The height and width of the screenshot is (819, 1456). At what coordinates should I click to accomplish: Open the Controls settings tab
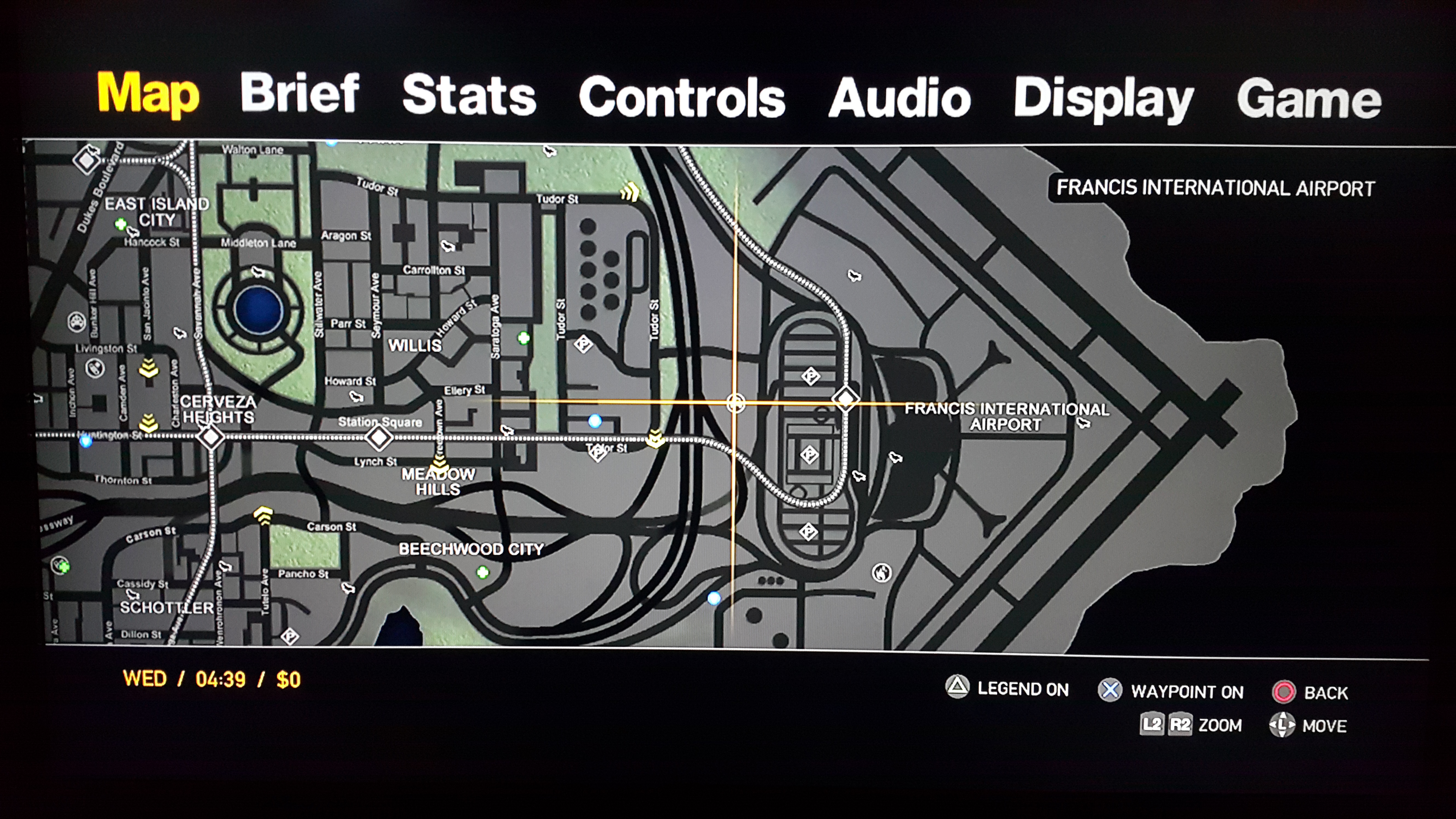(x=682, y=98)
